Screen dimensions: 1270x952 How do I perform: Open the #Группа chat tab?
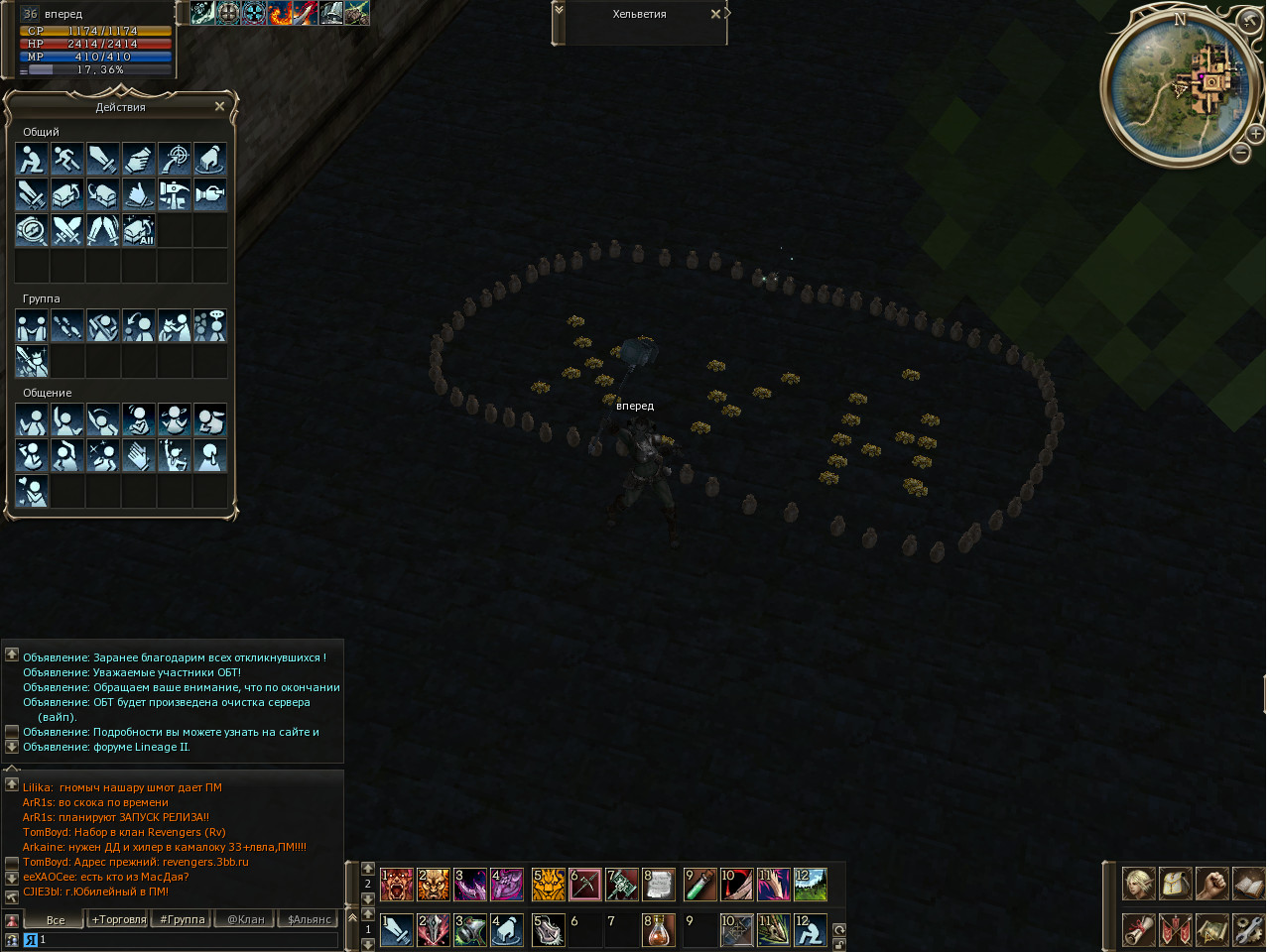click(183, 919)
